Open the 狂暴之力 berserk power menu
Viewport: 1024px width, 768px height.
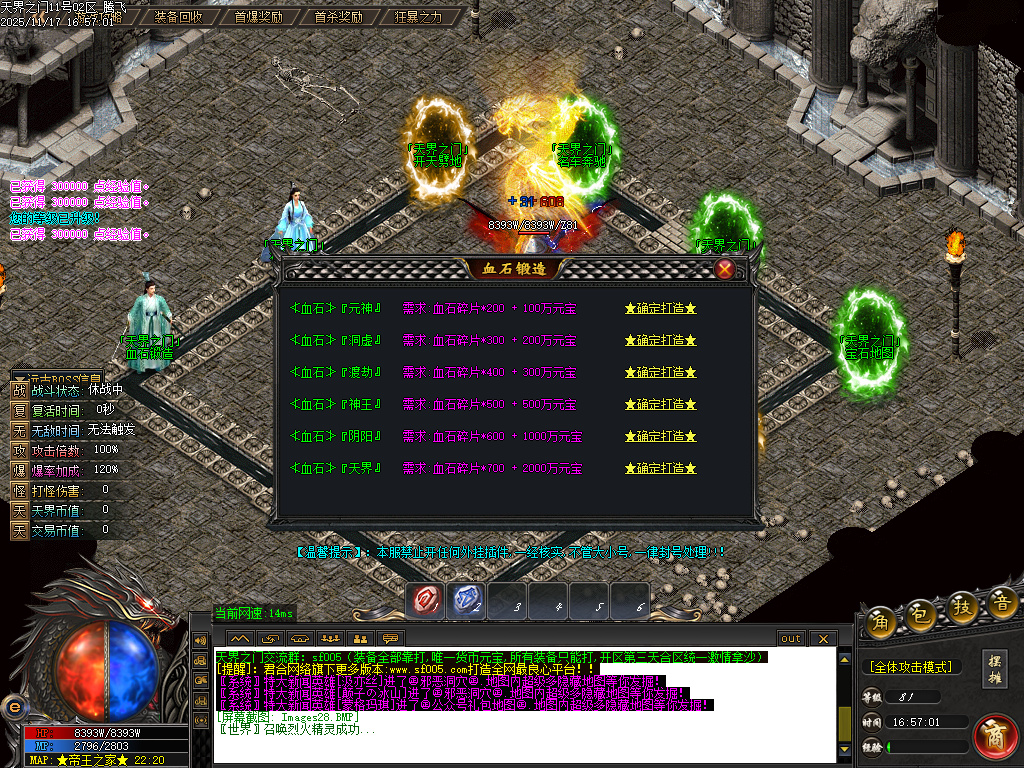[x=418, y=17]
